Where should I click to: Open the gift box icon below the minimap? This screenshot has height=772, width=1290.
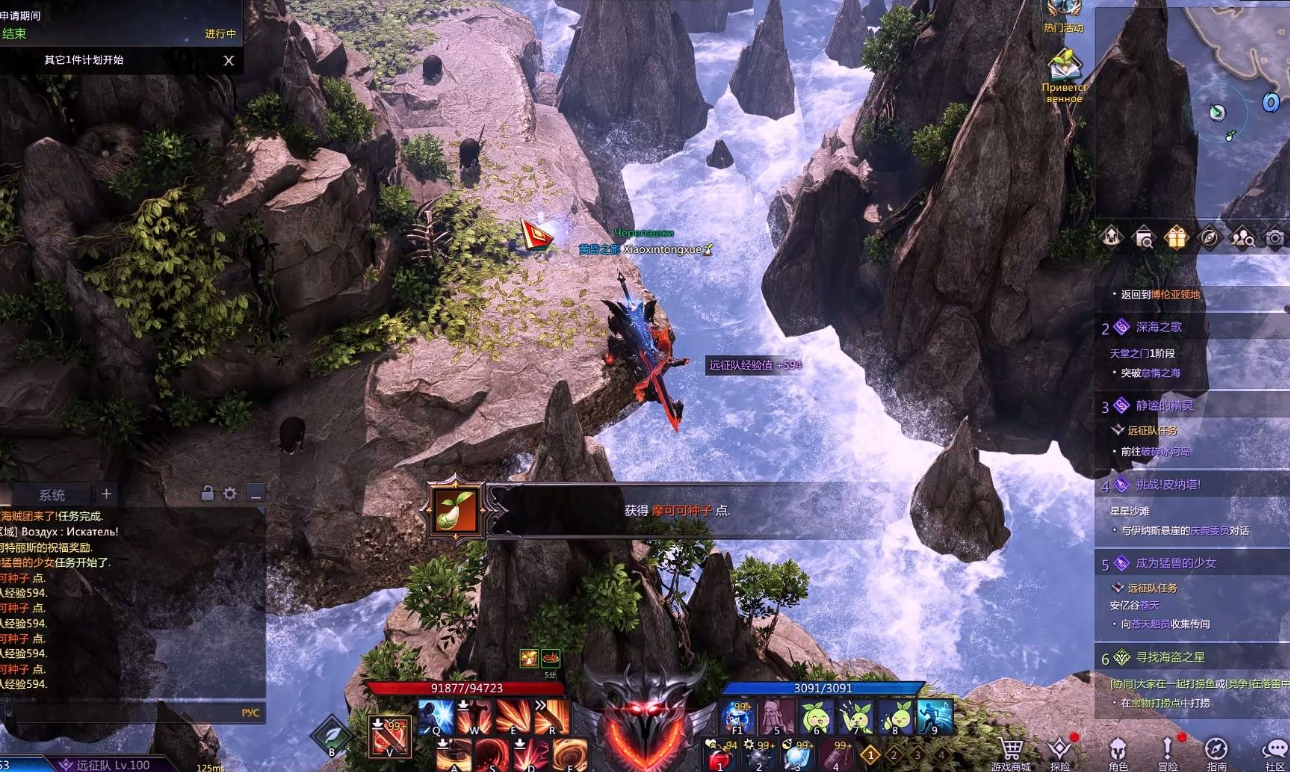[x=1175, y=237]
